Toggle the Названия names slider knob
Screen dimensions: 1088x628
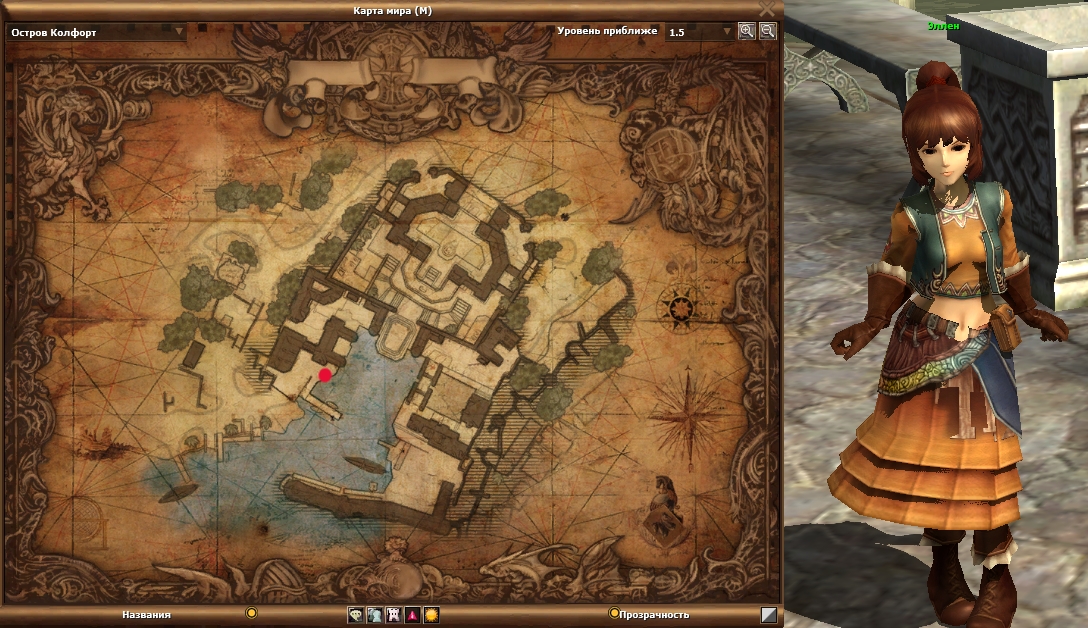pyautogui.click(x=252, y=613)
